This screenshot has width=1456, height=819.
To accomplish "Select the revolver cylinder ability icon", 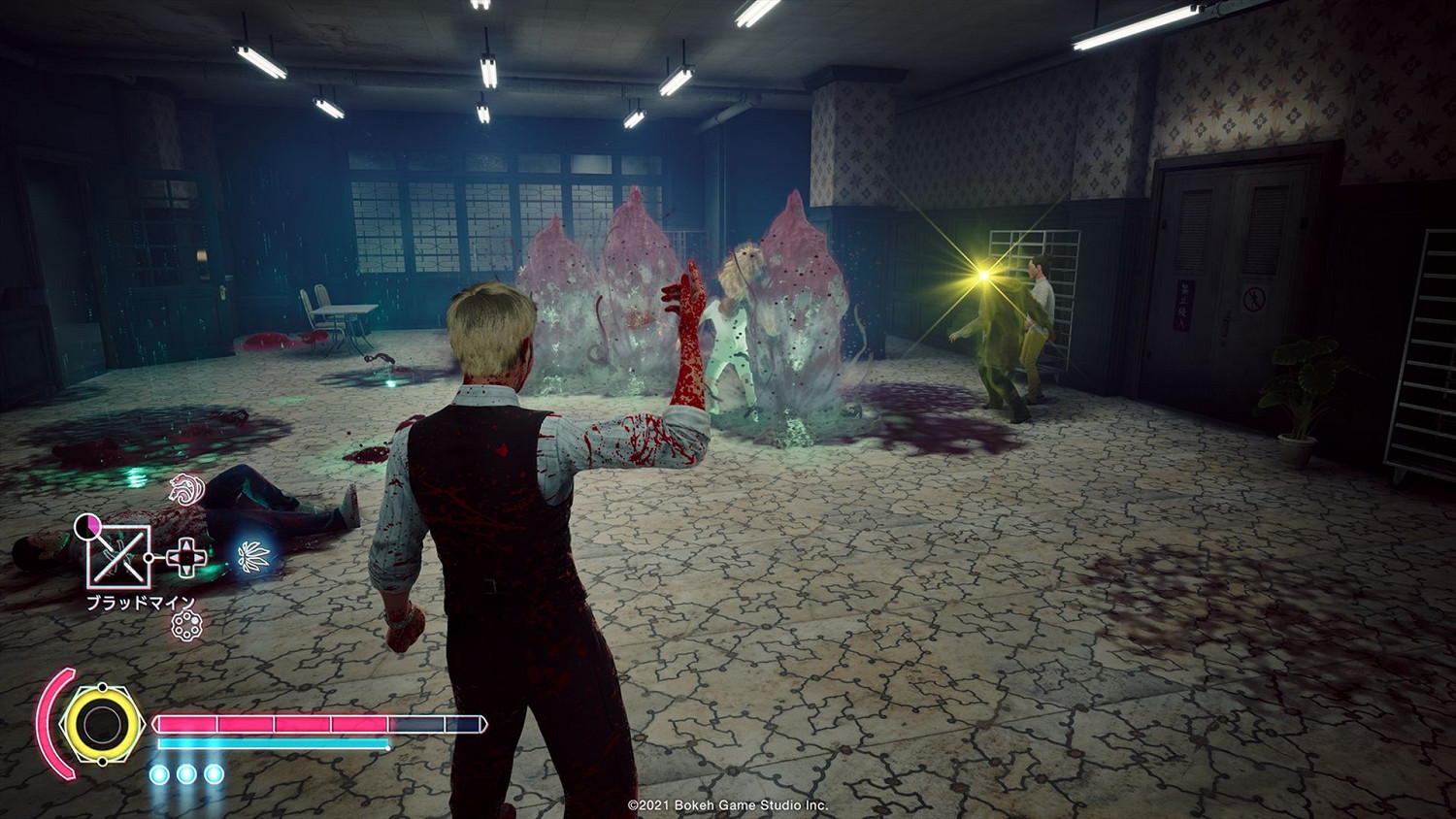I will point(183,626).
